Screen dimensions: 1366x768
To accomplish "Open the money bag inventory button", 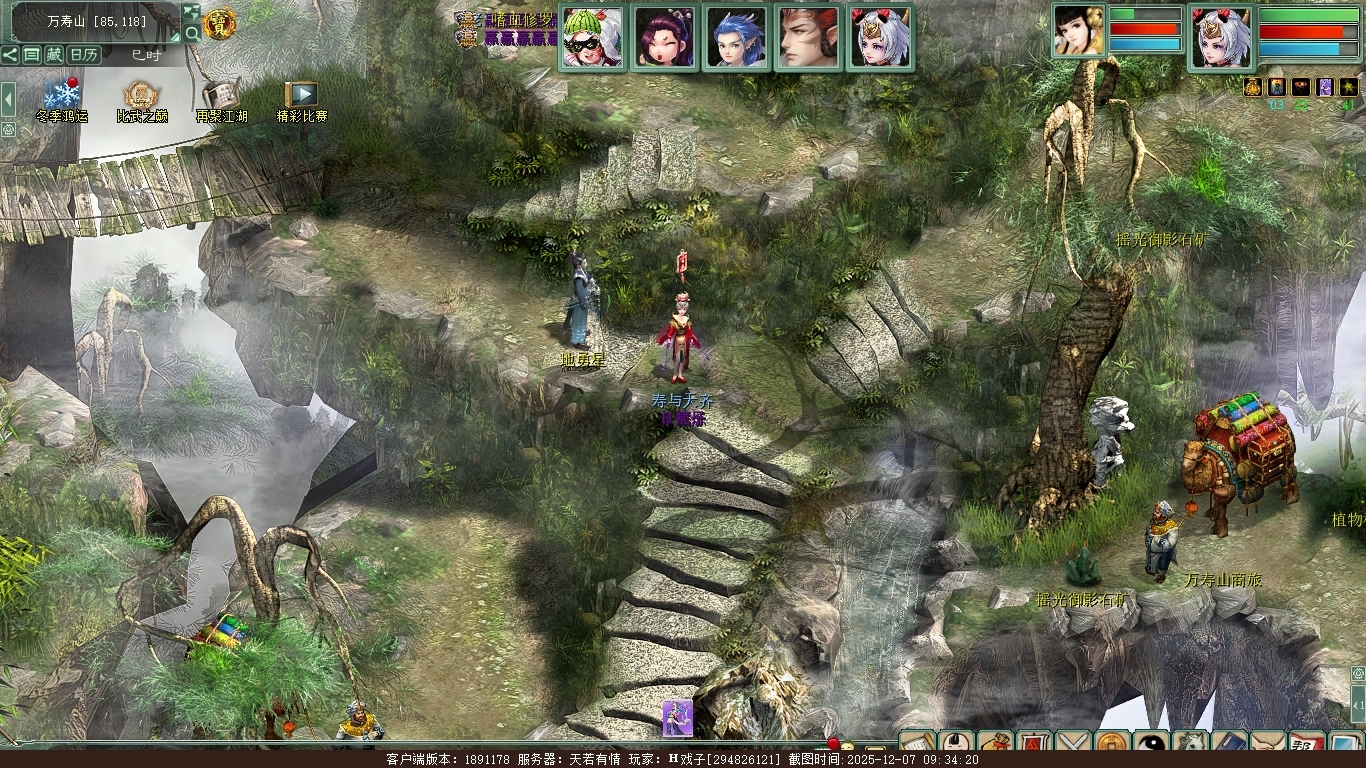I will click(994, 745).
